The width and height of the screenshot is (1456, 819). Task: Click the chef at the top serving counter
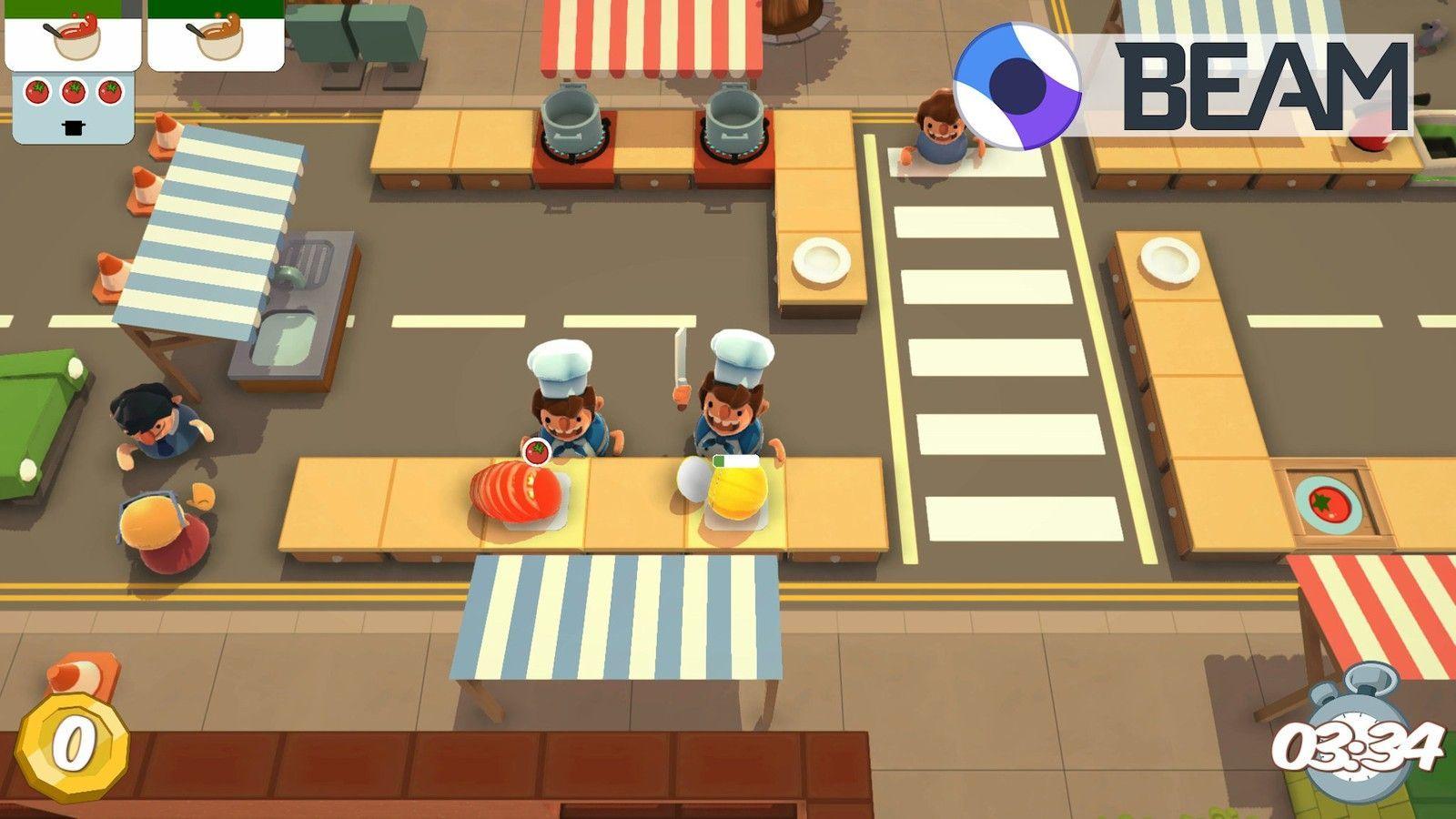(942, 123)
